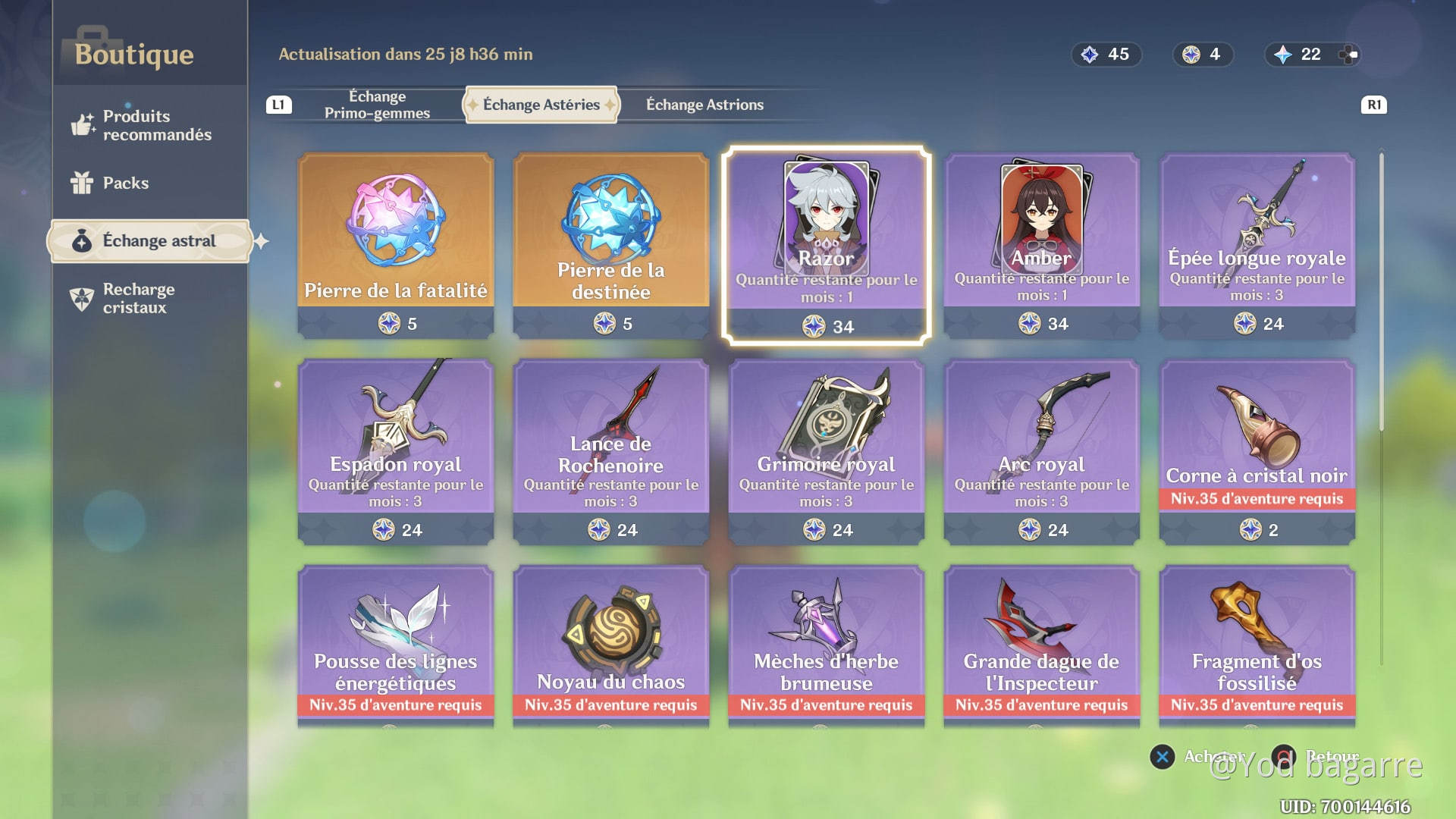
Task: Open the Genesis Crystals counter icon
Action: point(1300,54)
